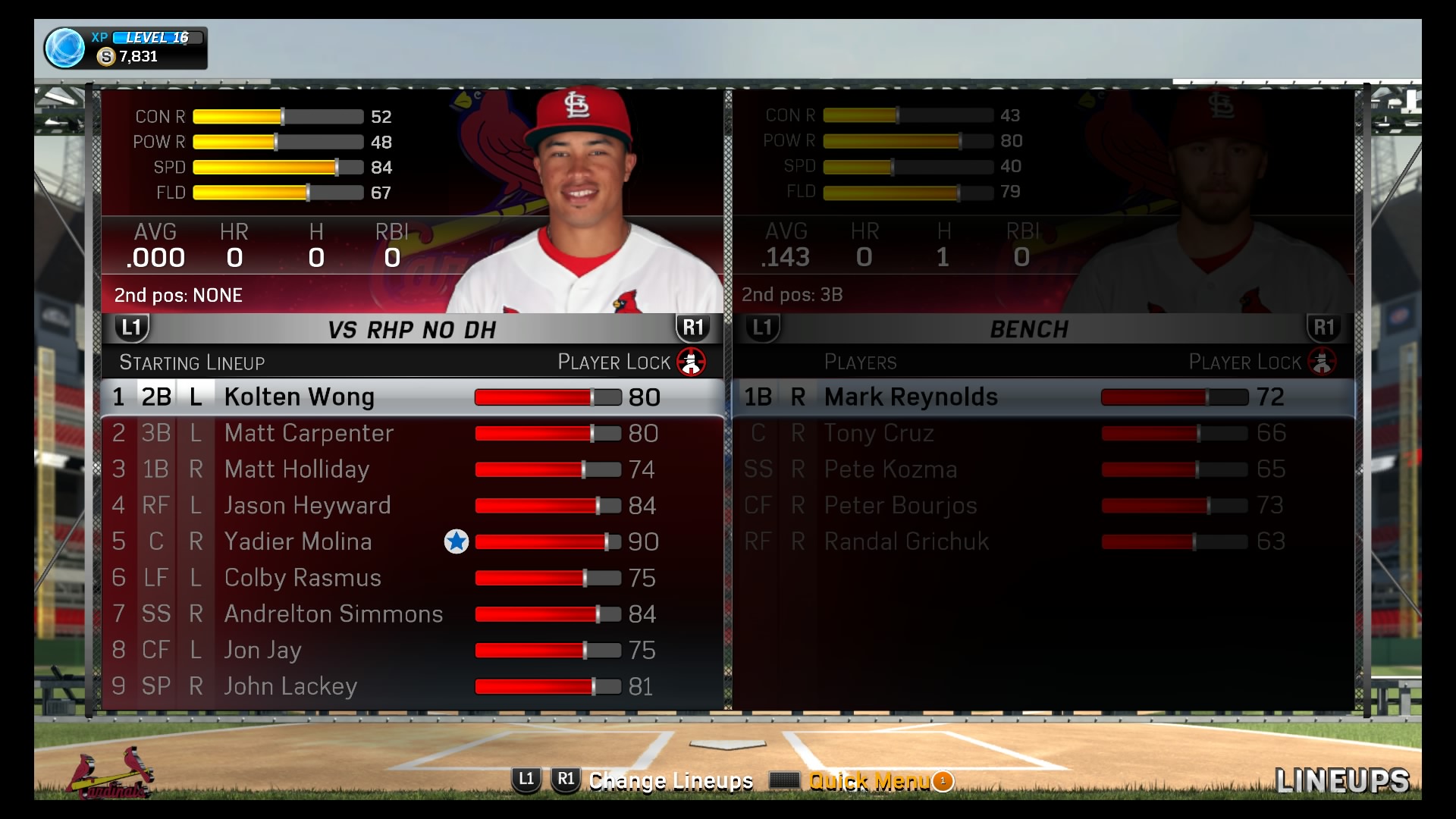
Task: Select Peter Bourjos on the bench
Action: click(x=900, y=505)
